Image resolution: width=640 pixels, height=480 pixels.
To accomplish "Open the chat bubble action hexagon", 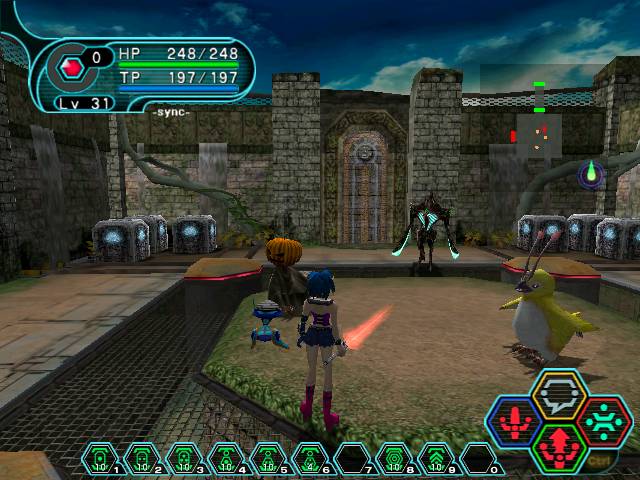I will (558, 397).
